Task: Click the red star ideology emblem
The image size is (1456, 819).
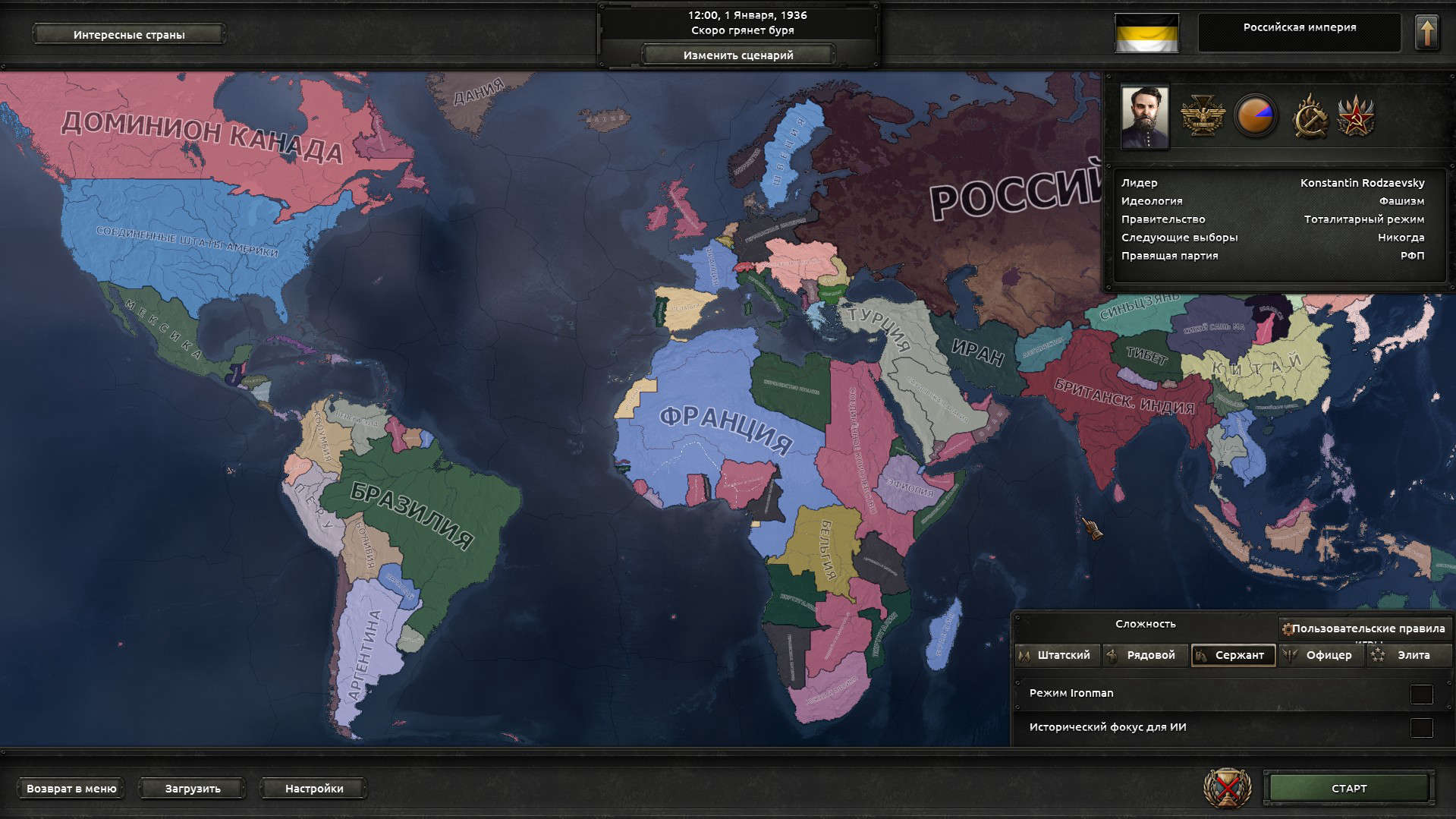Action: (x=1357, y=117)
